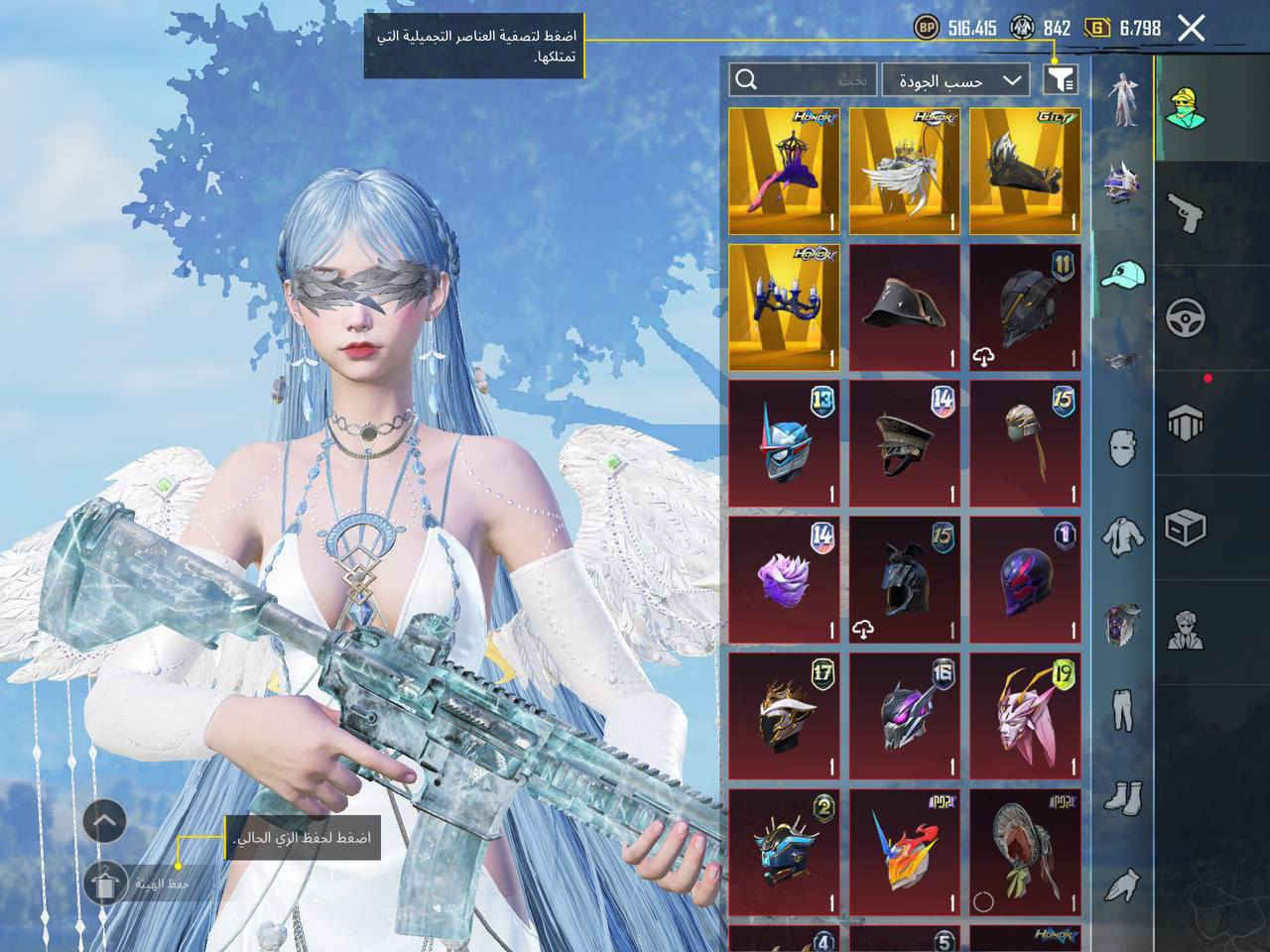
Task: Open the sort-by-quality dropdown
Action: [954, 80]
